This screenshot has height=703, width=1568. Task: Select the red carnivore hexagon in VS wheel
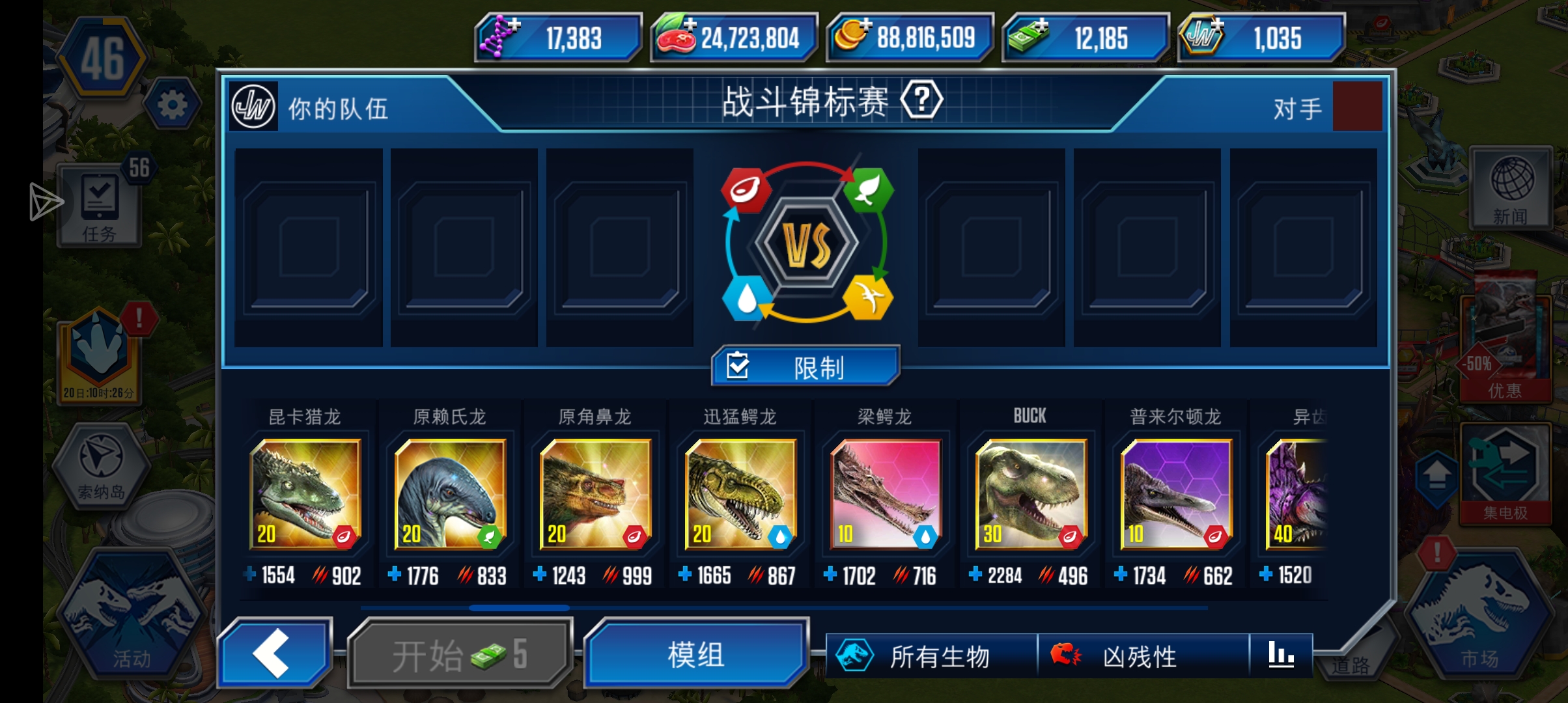tap(746, 189)
